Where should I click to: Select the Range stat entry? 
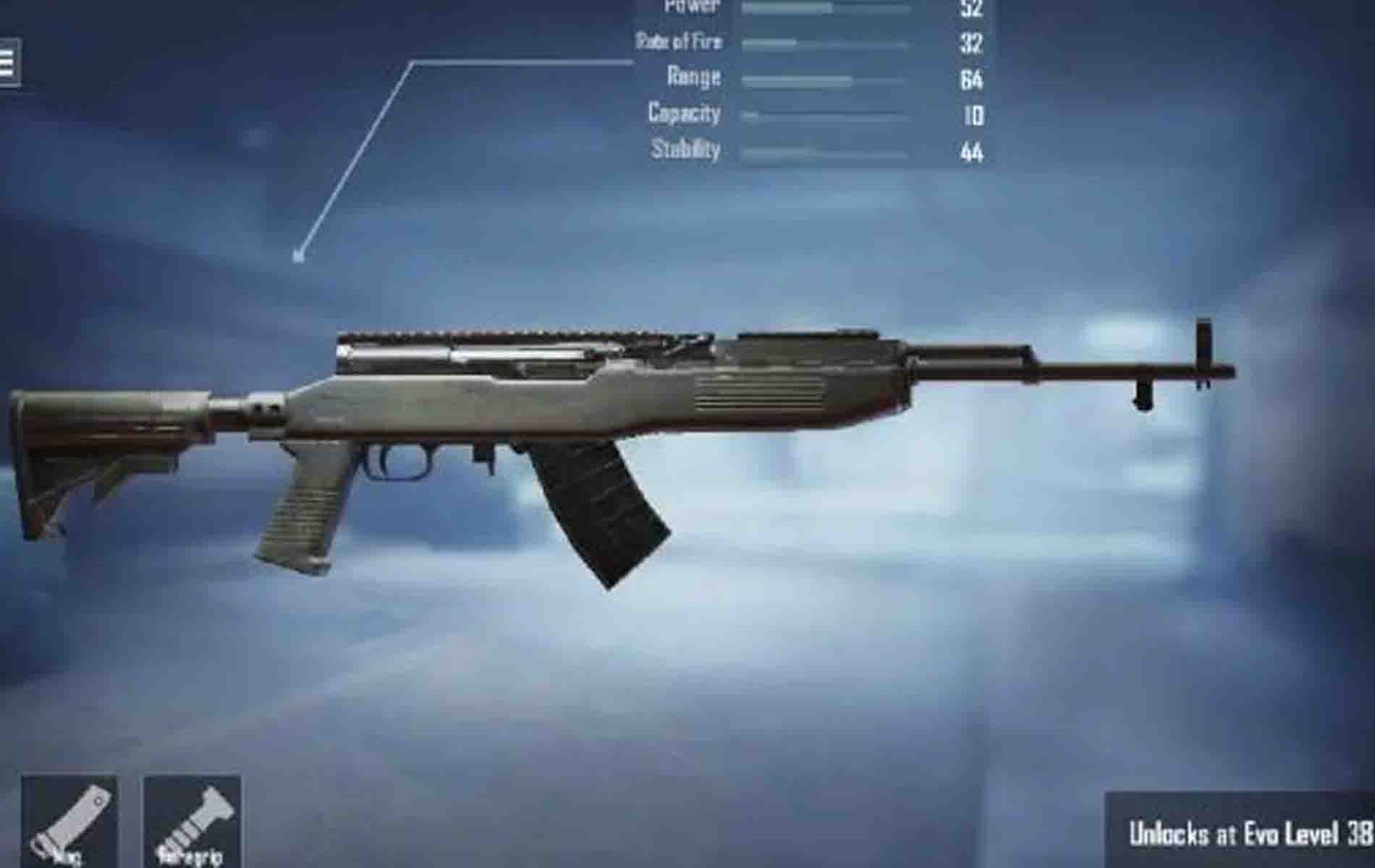point(693,77)
